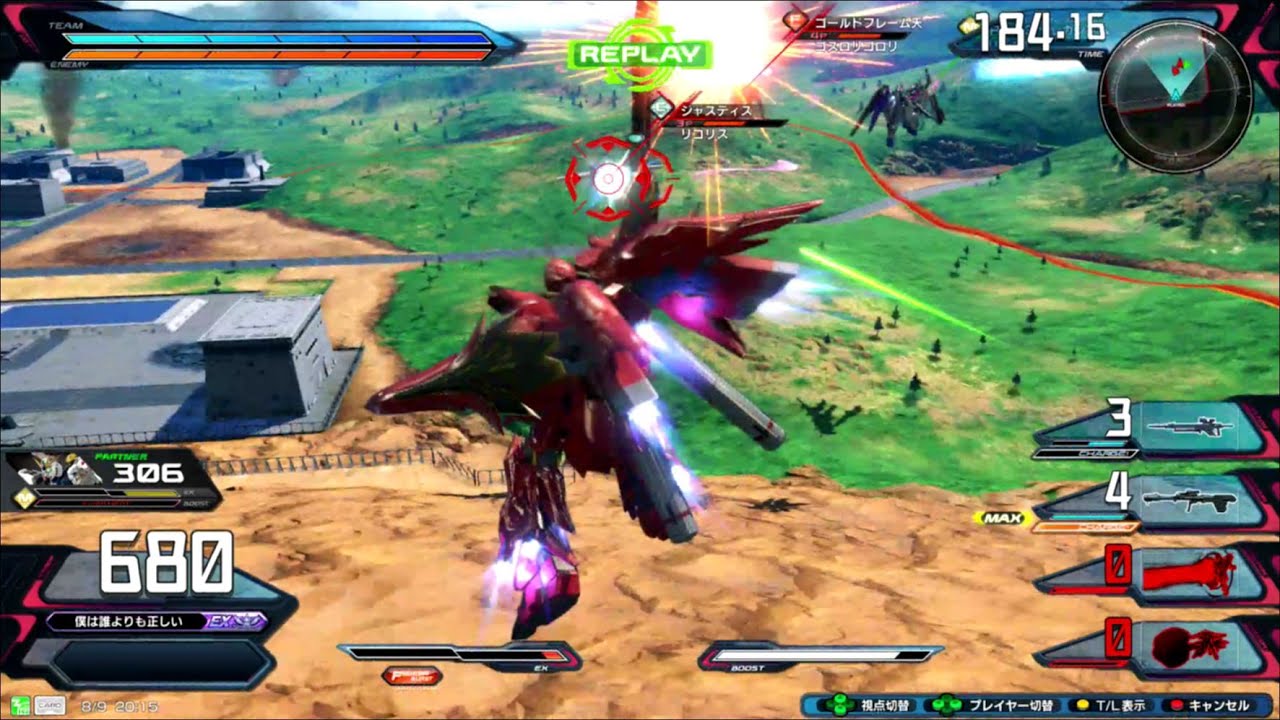Click the 僕は誰よりも正しい EX title banner

tap(156, 621)
